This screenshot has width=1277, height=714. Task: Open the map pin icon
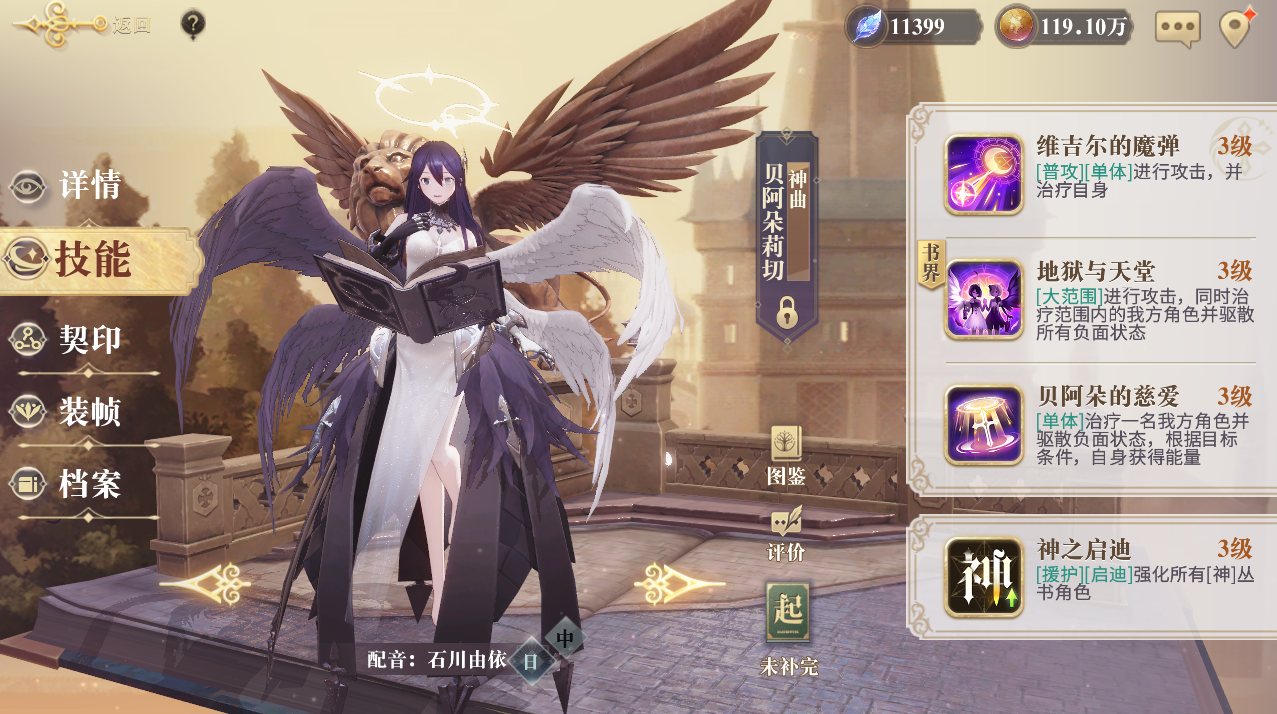coord(1237,27)
